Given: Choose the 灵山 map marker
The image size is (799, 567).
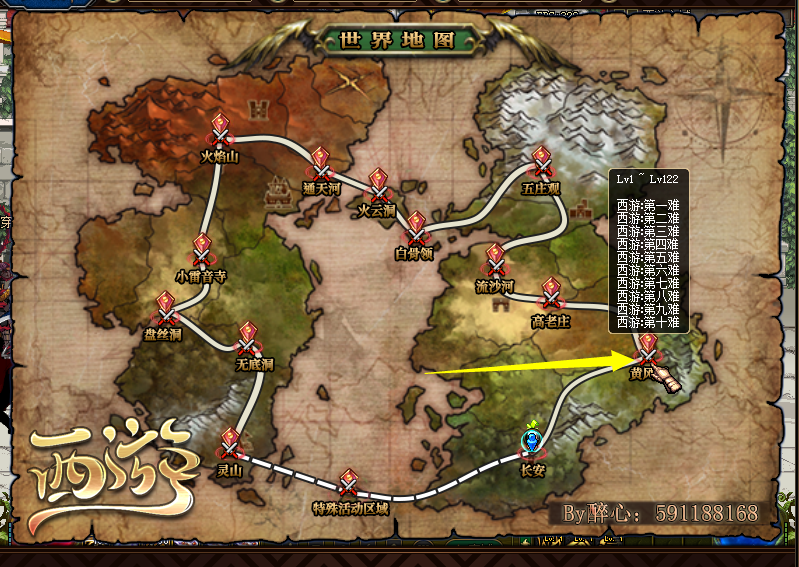Looking at the screenshot, I should coord(231,445).
